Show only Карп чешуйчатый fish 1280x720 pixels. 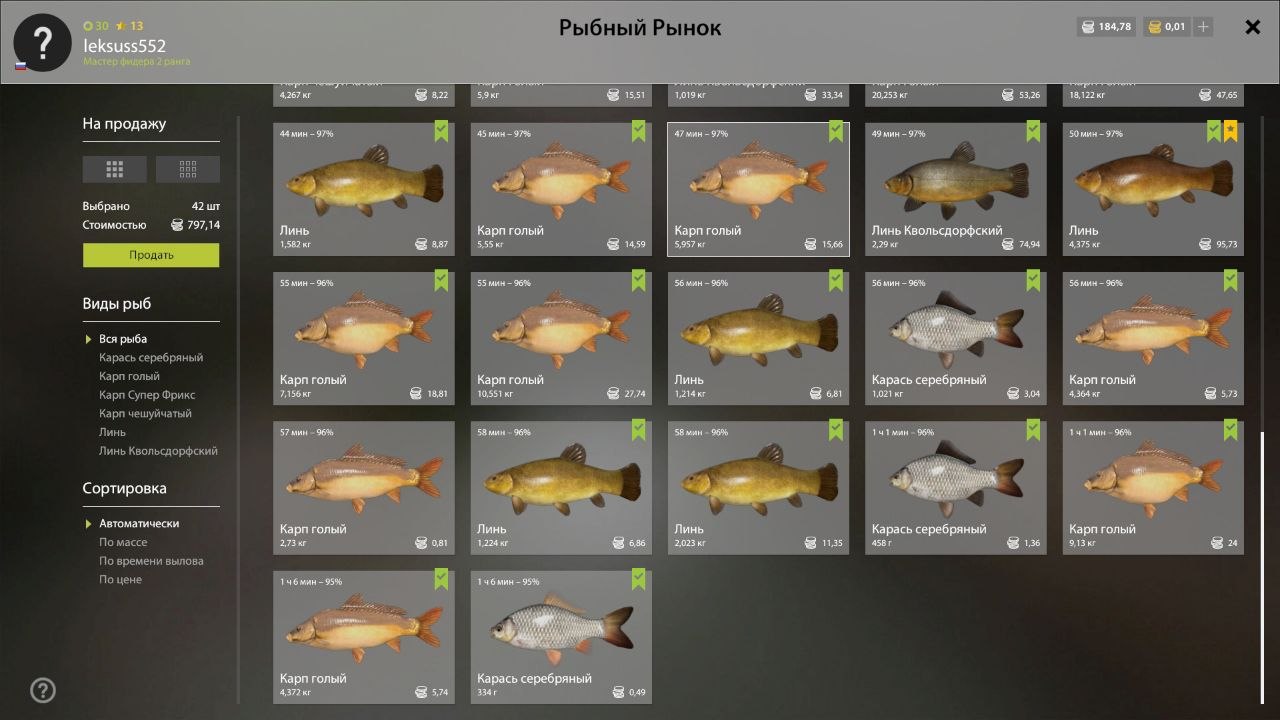click(145, 413)
